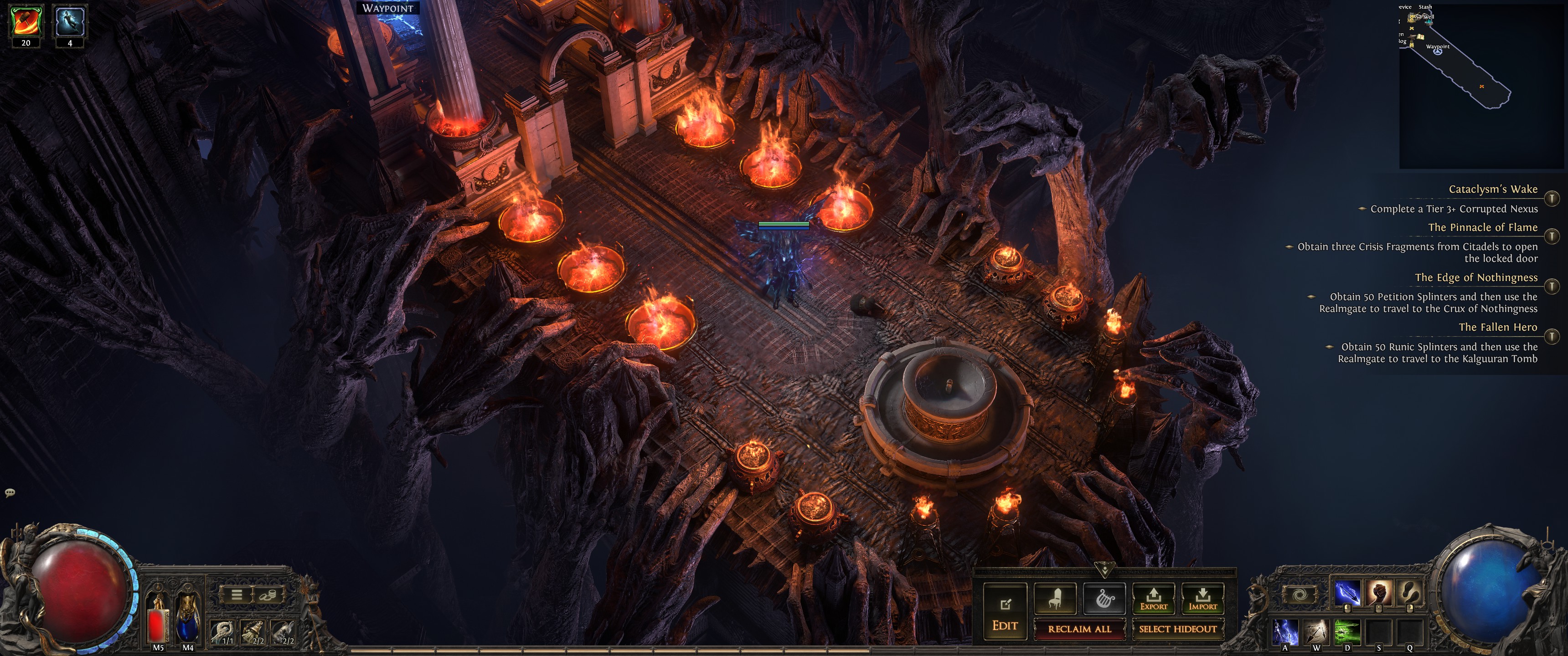Activate the green arrows skill

[x=1347, y=632]
